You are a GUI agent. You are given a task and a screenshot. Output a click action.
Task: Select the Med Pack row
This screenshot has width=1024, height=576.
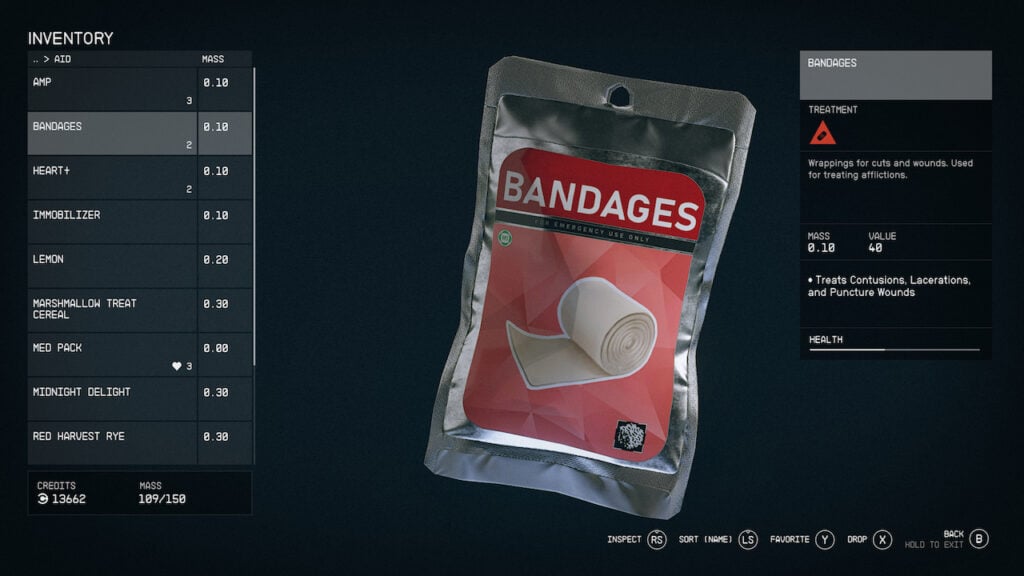click(x=112, y=354)
